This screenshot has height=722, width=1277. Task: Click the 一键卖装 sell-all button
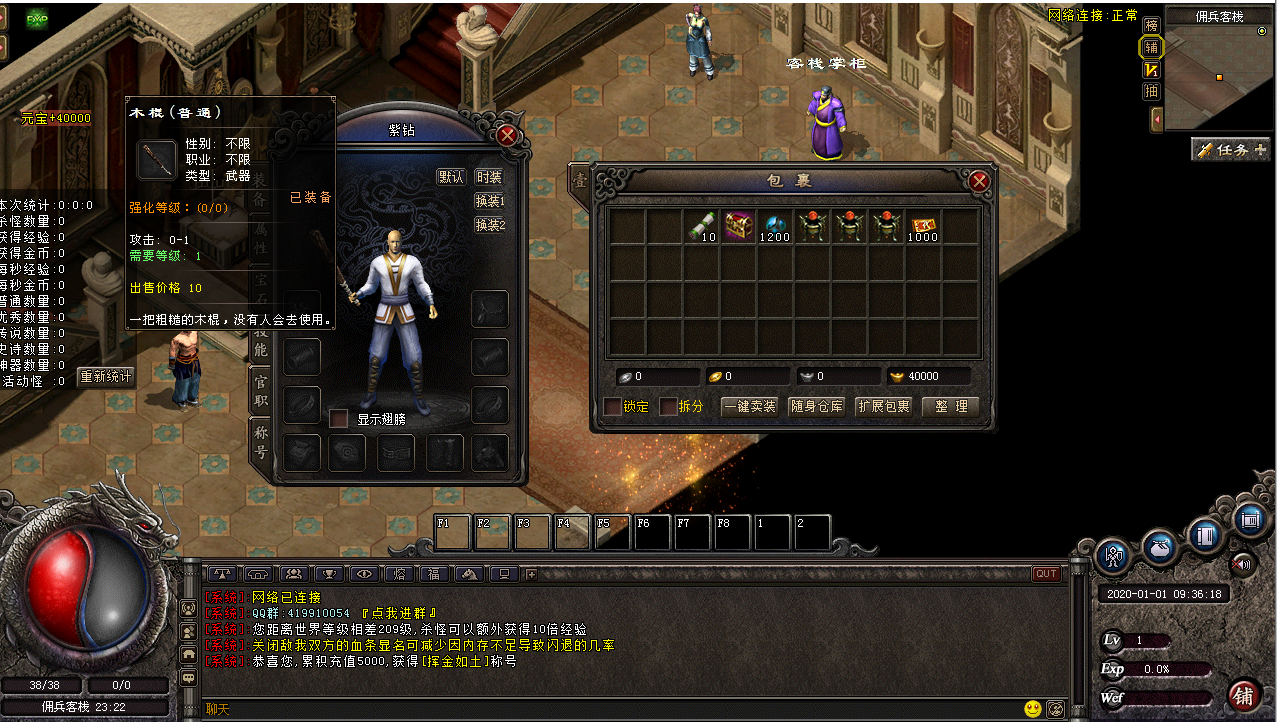[x=749, y=407]
